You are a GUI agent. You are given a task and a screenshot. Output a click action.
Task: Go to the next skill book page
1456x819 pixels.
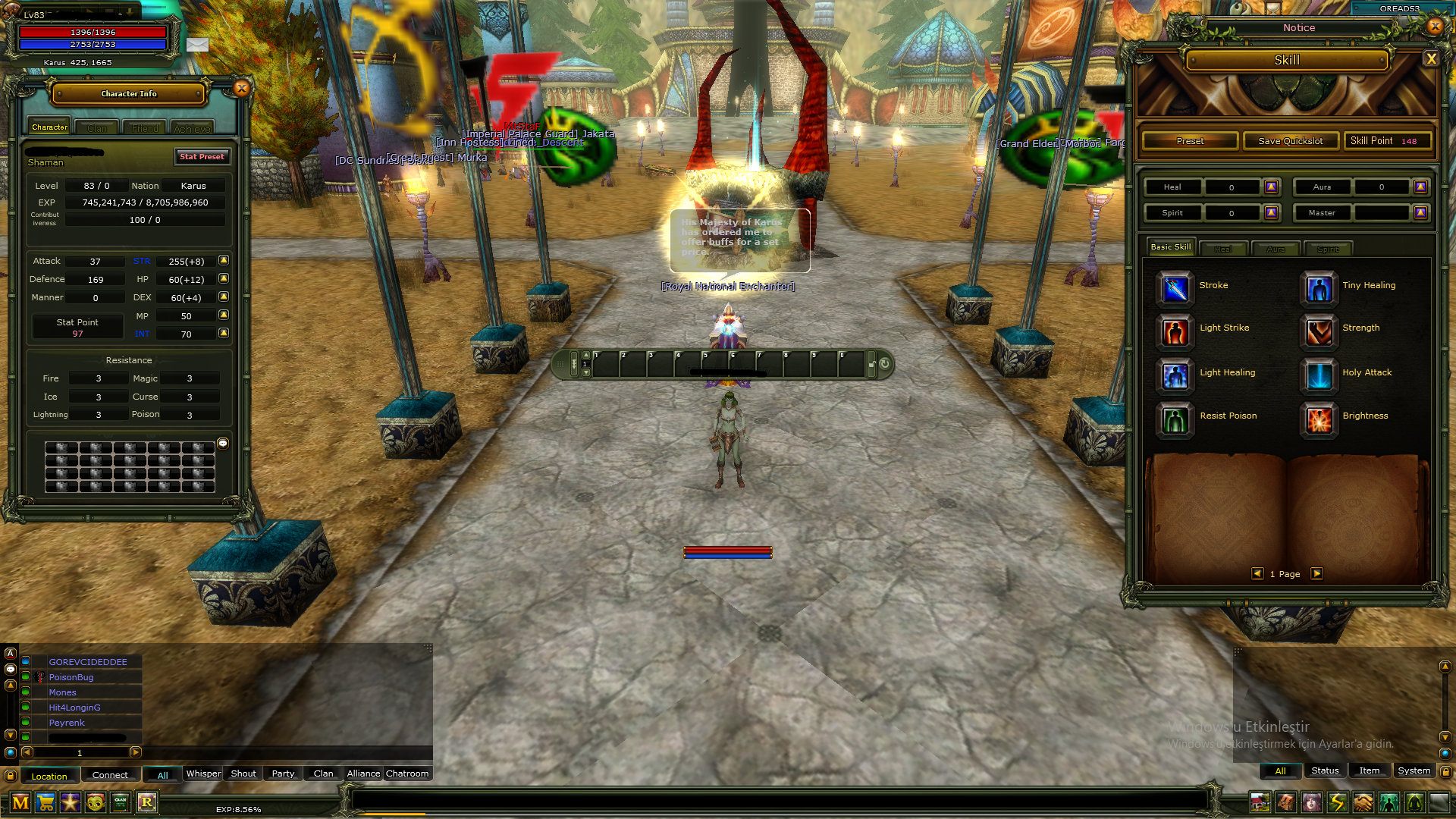[x=1317, y=574]
